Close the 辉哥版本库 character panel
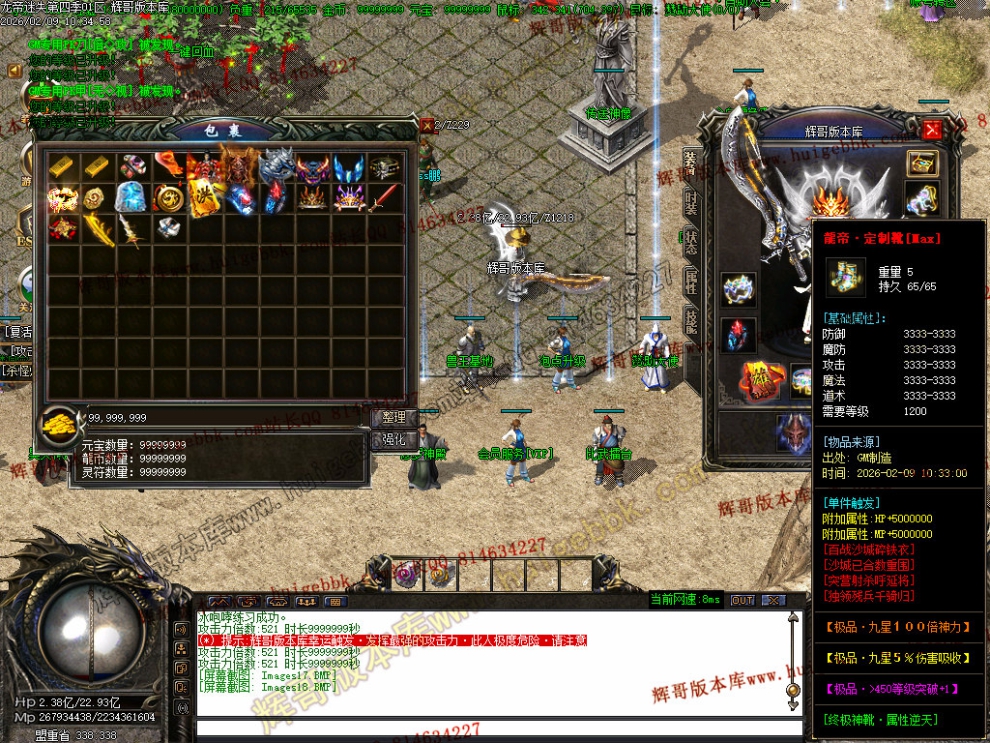Screen dimensions: 990x743 pyautogui.click(x=932, y=129)
